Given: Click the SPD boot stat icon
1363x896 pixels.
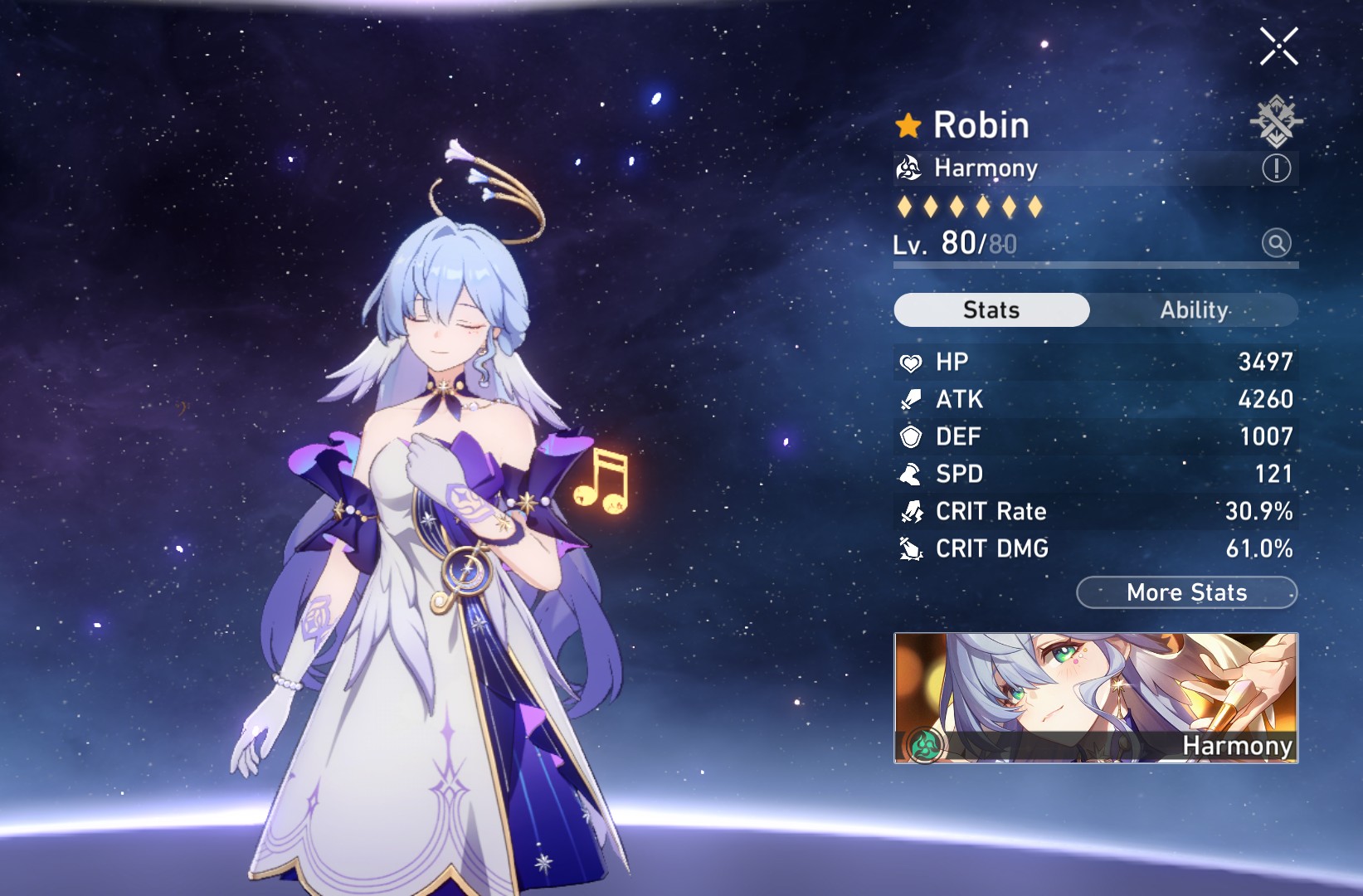Looking at the screenshot, I should [911, 474].
